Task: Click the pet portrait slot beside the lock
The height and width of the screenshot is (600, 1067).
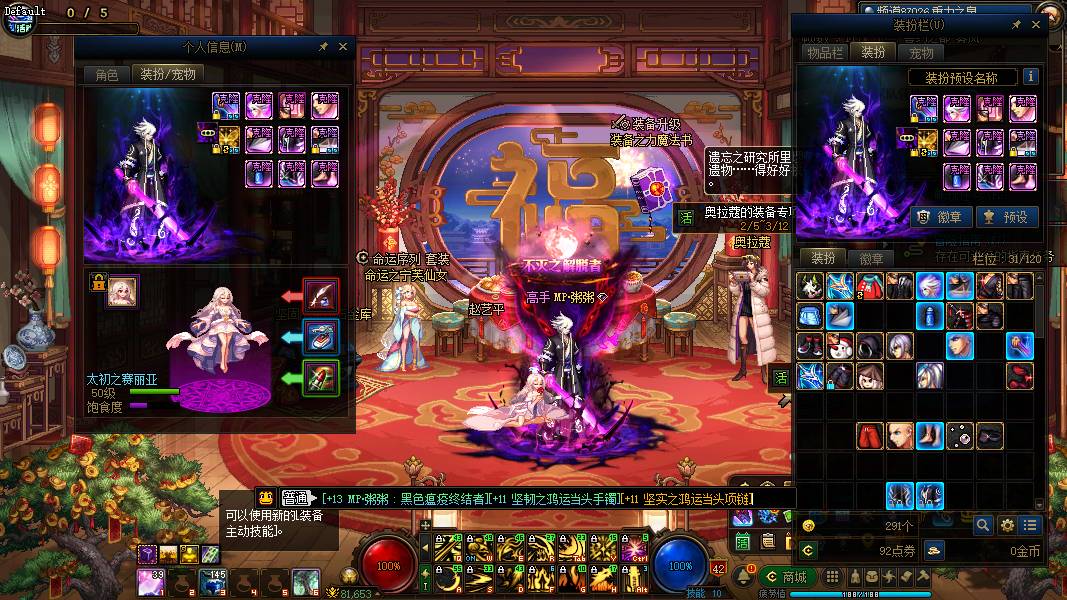Action: [x=123, y=290]
